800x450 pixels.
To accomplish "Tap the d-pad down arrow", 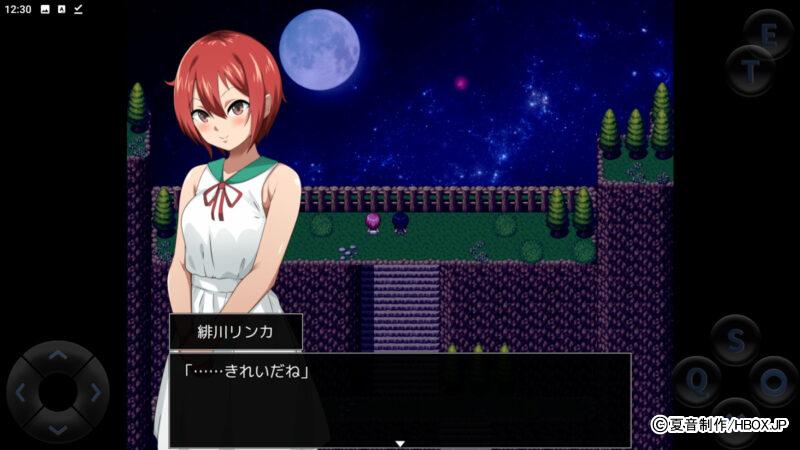I will tap(58, 429).
